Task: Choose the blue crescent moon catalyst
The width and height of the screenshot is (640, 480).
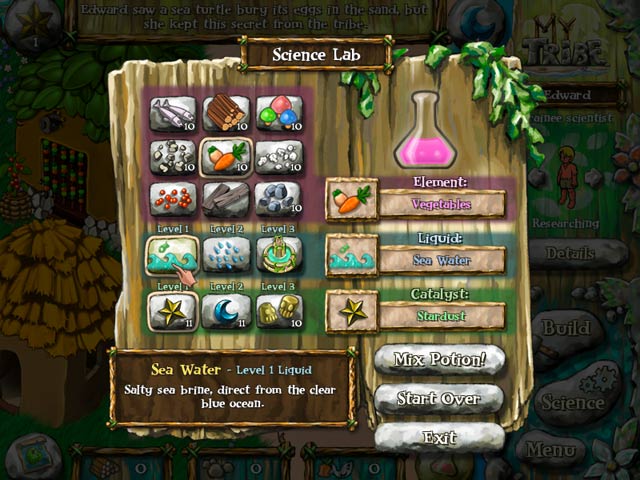Action: [225, 312]
